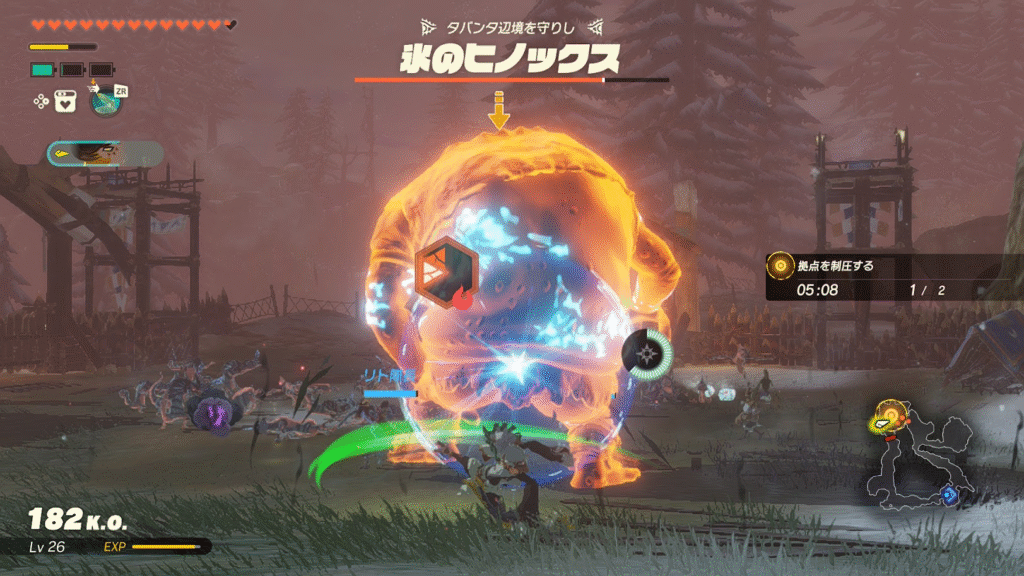The width and height of the screenshot is (1024, 576).
Task: Click the blue marker on the minimap
Action: [x=950, y=494]
